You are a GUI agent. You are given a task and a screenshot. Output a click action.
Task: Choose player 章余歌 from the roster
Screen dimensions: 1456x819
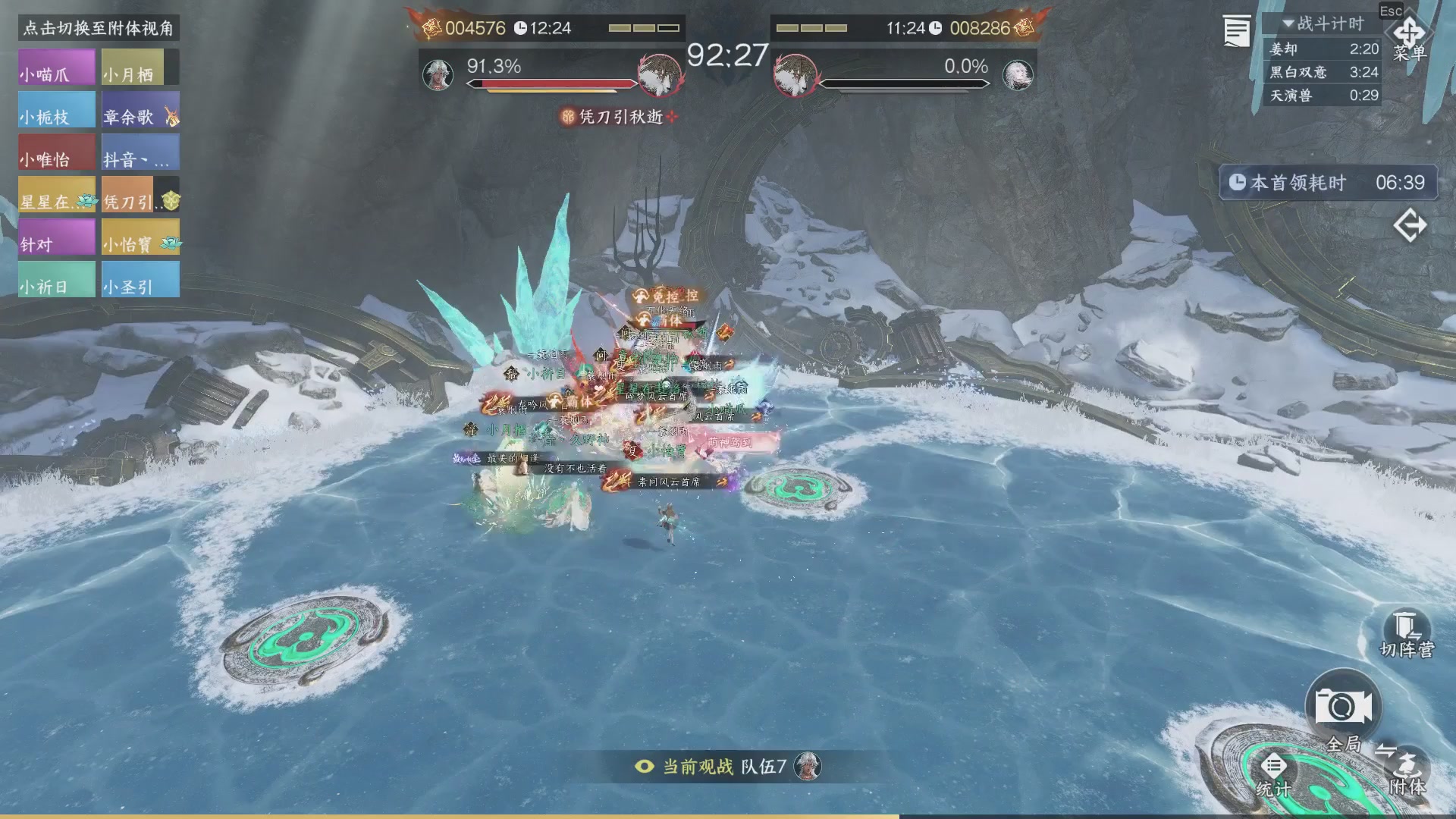(x=140, y=110)
